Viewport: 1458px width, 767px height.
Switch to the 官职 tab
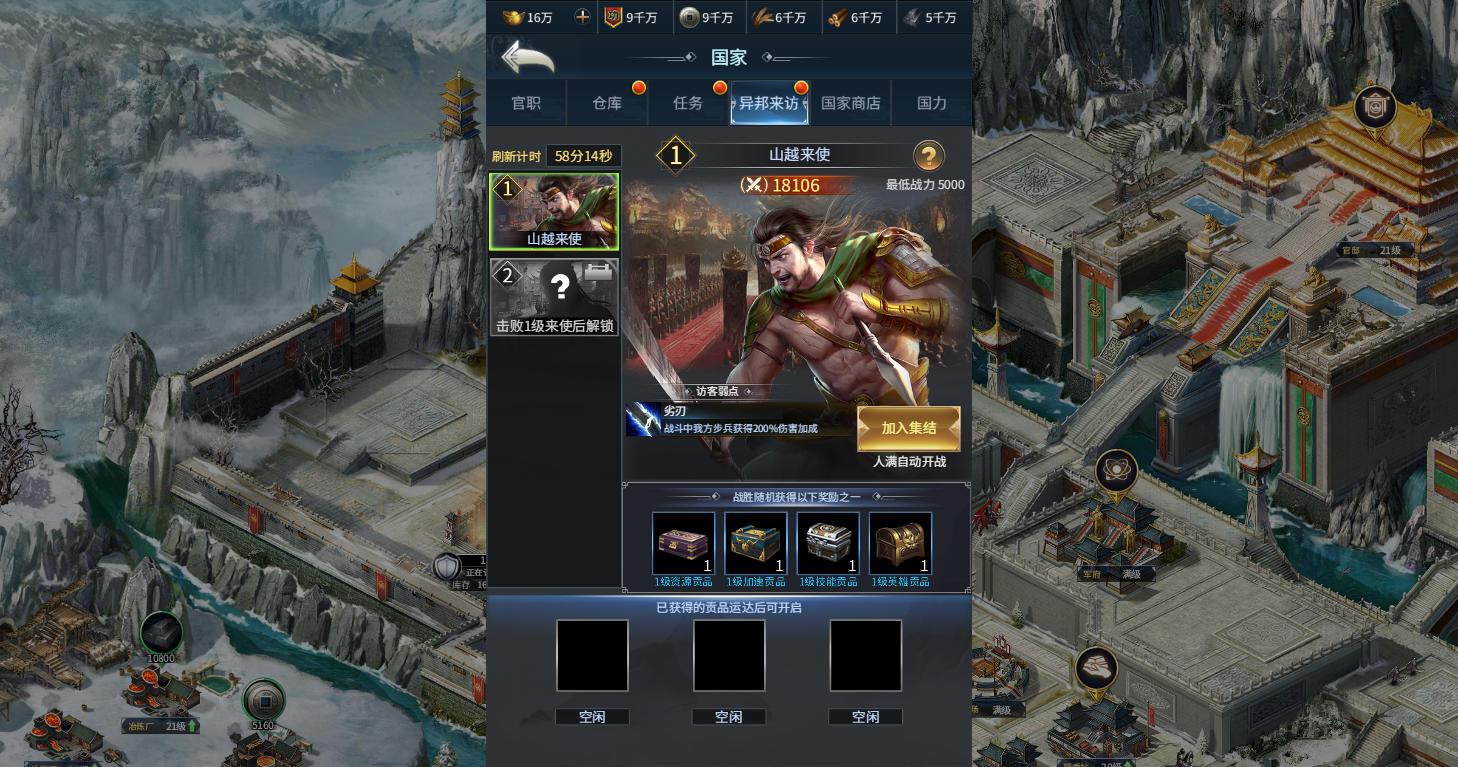[x=526, y=103]
